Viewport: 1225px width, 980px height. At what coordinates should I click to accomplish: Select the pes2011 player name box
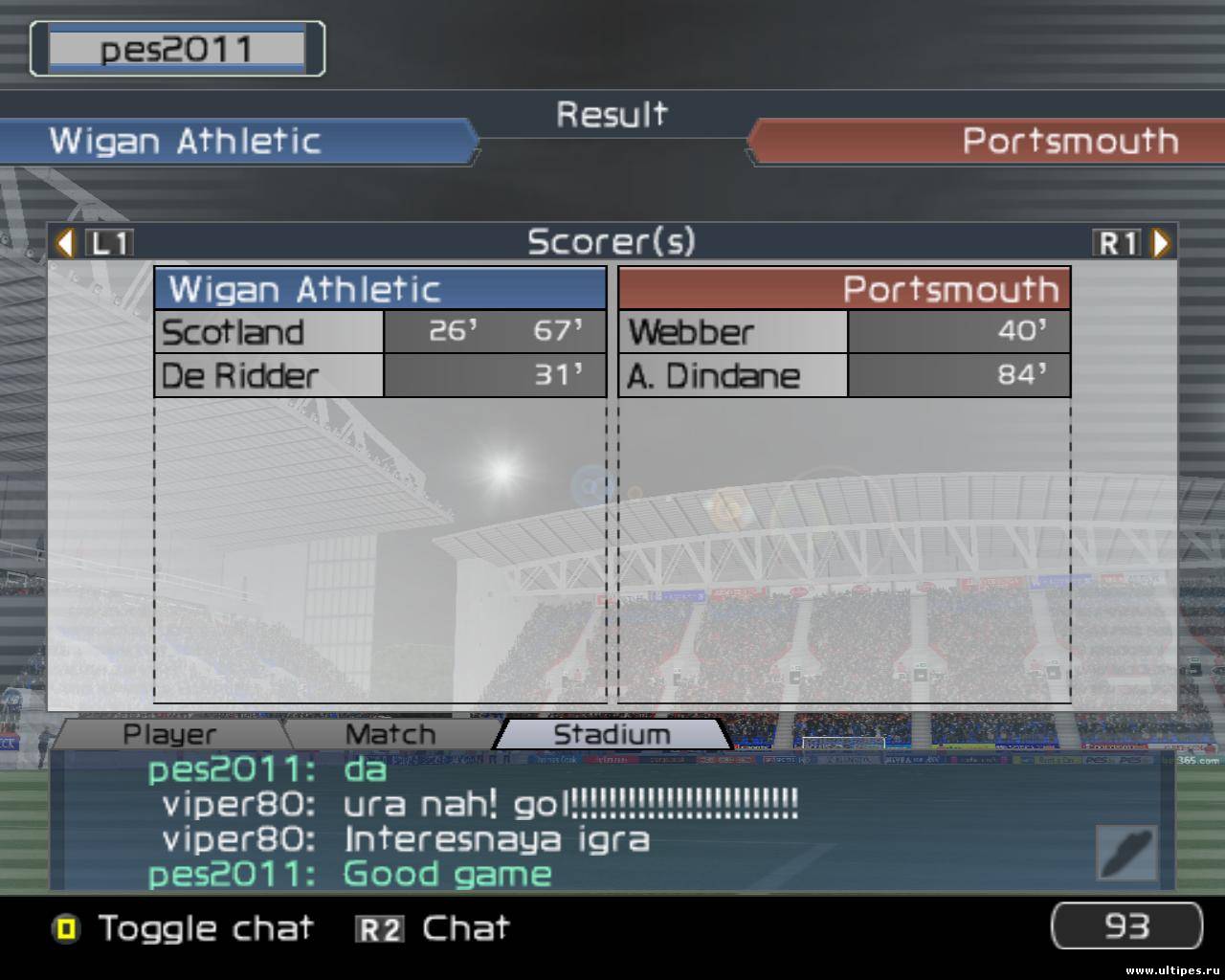177,49
